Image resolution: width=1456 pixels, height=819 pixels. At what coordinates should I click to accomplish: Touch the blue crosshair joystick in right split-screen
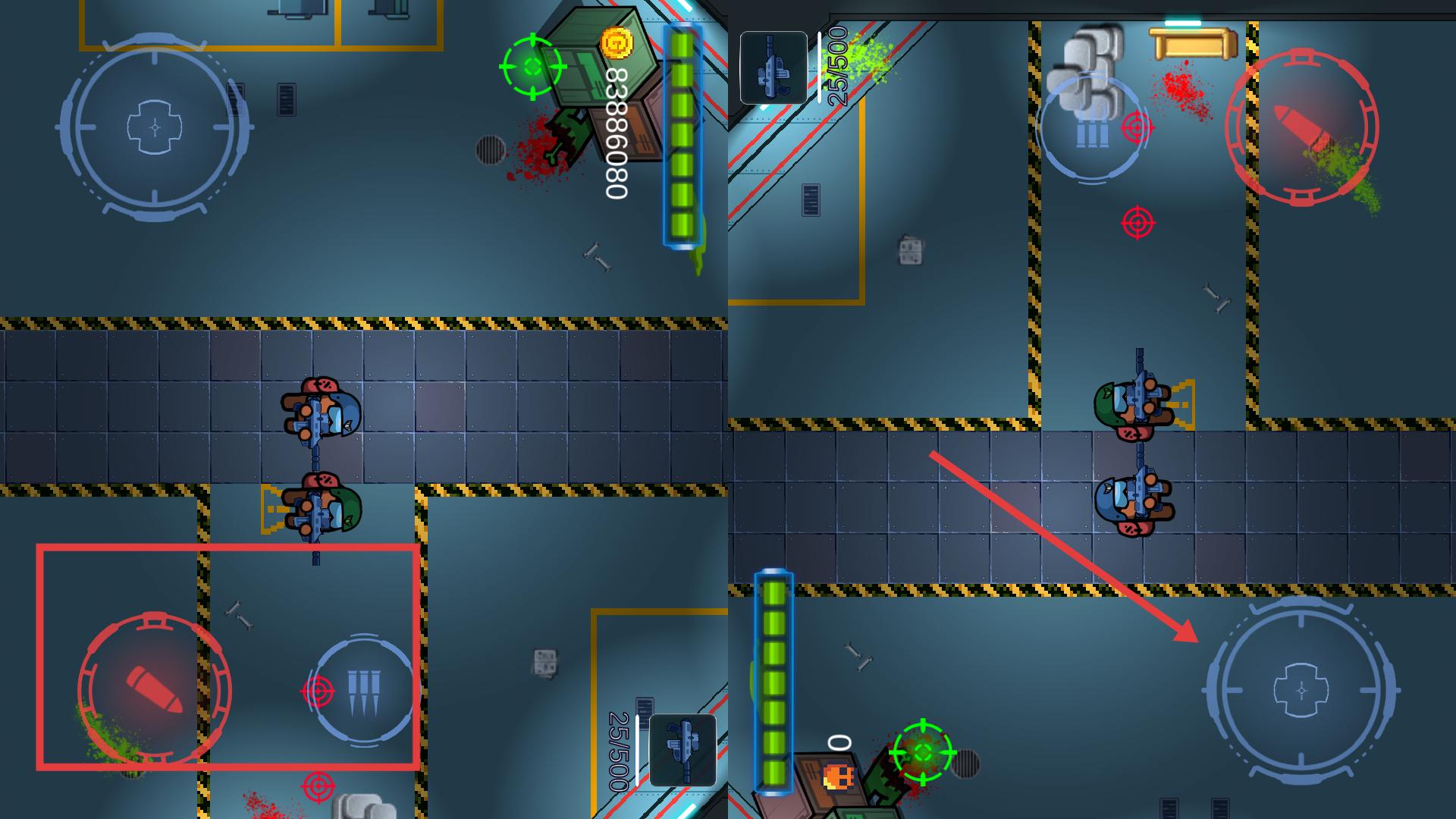tap(1301, 690)
